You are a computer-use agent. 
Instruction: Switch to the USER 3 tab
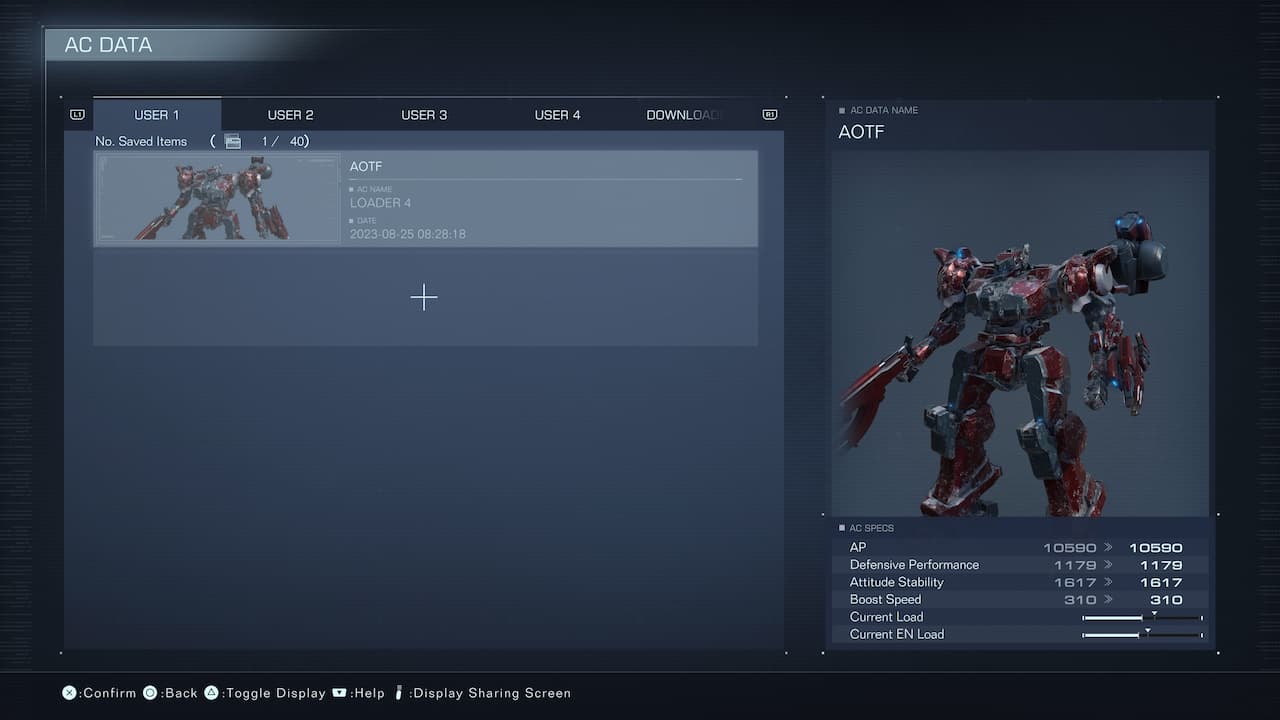tap(424, 114)
